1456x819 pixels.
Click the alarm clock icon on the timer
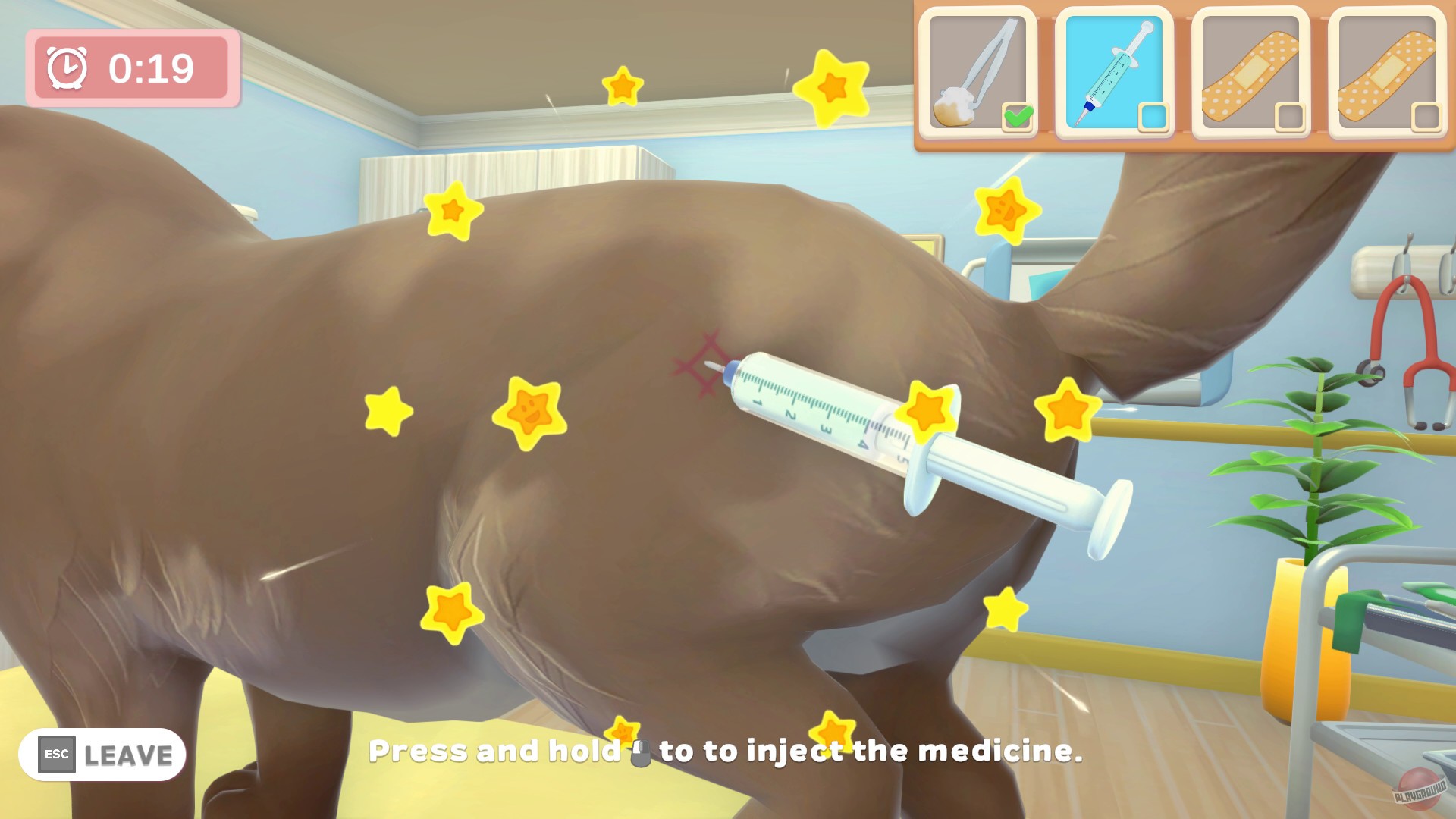pos(68,67)
